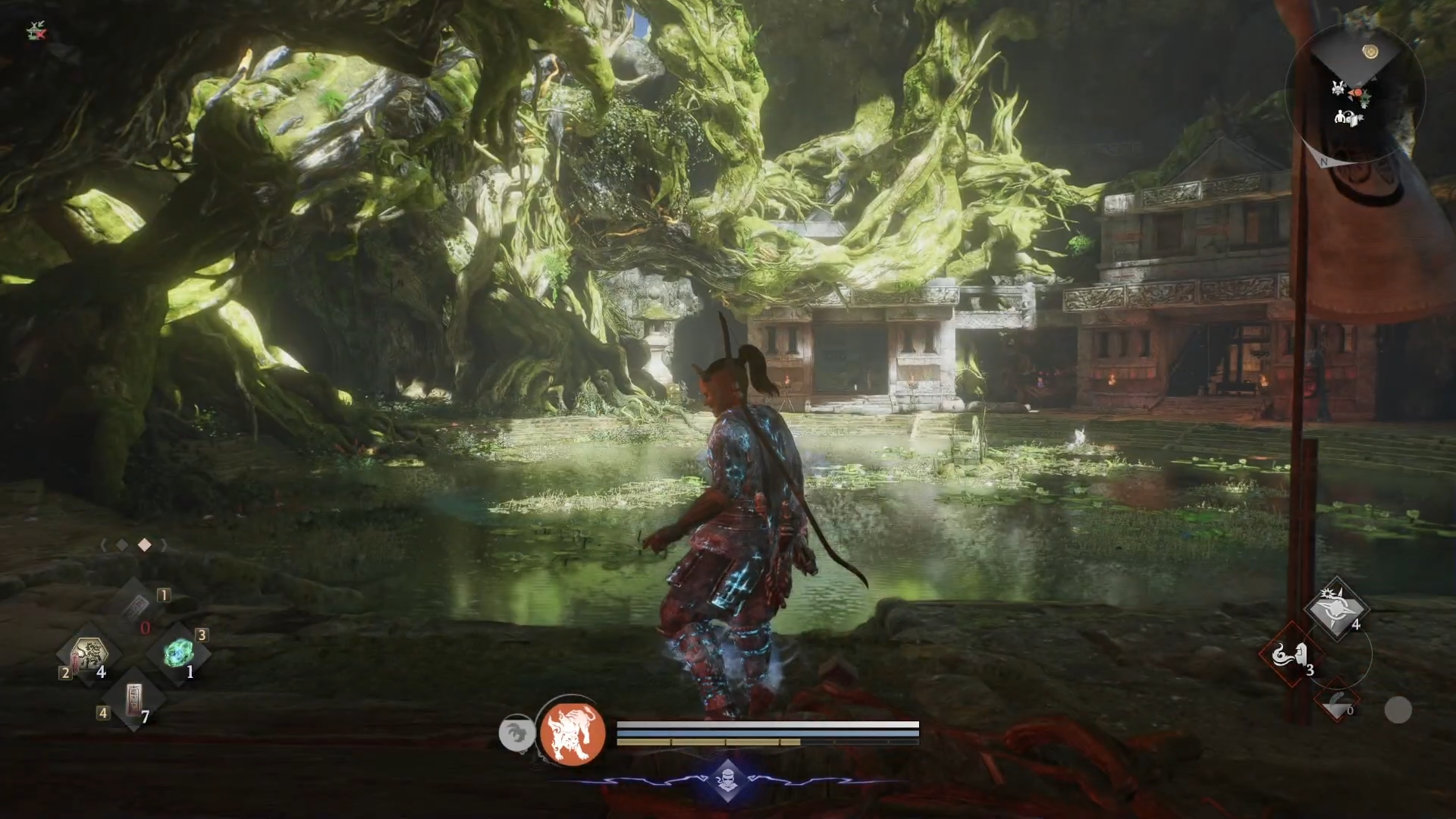Select the green spirit stone item slot
Image resolution: width=1456 pixels, height=819 pixels.
tap(179, 652)
